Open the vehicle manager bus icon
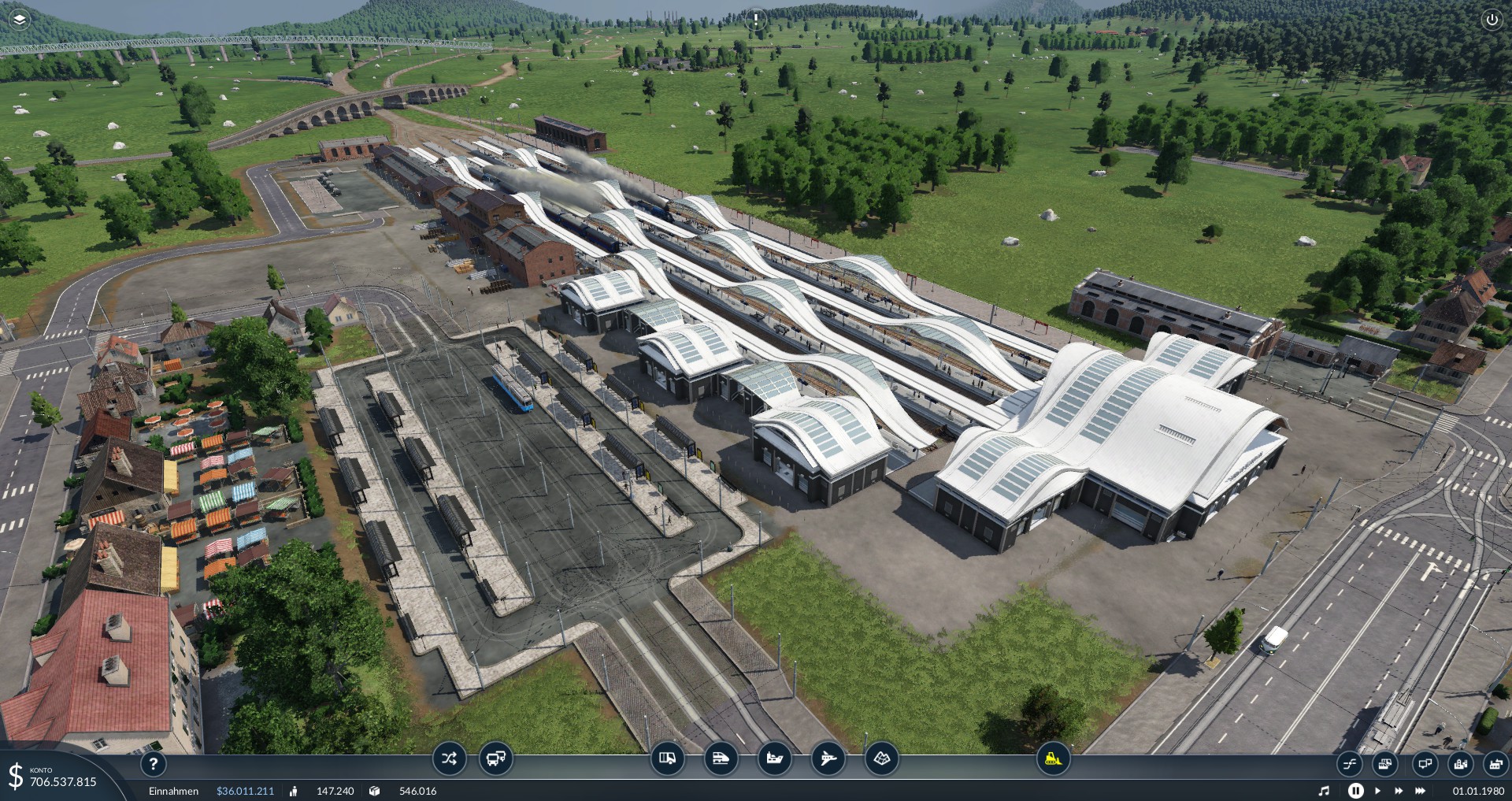Viewport: 1512px width, 801px height. point(495,759)
